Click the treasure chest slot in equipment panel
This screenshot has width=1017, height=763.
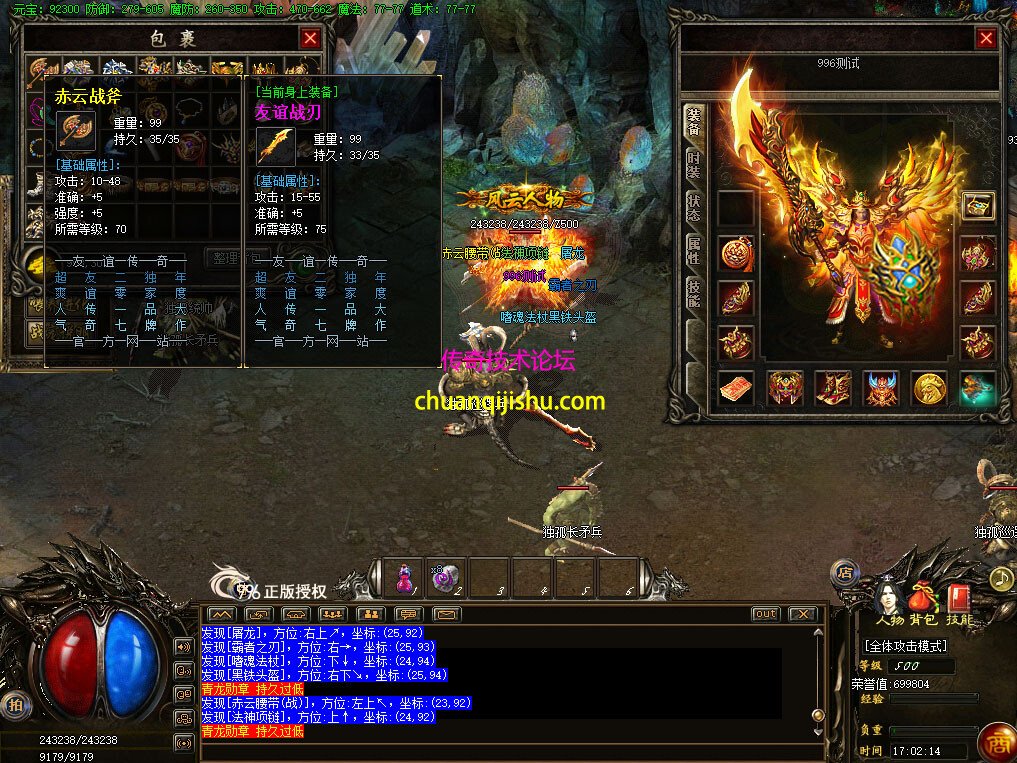pyautogui.click(x=977, y=206)
